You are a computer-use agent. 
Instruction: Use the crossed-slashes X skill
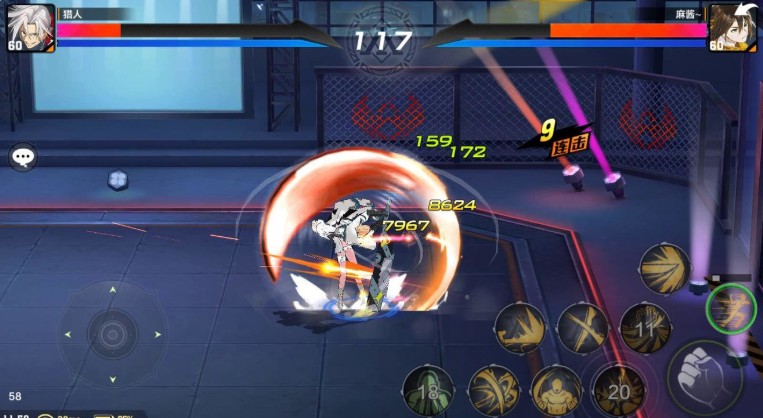(x=582, y=328)
